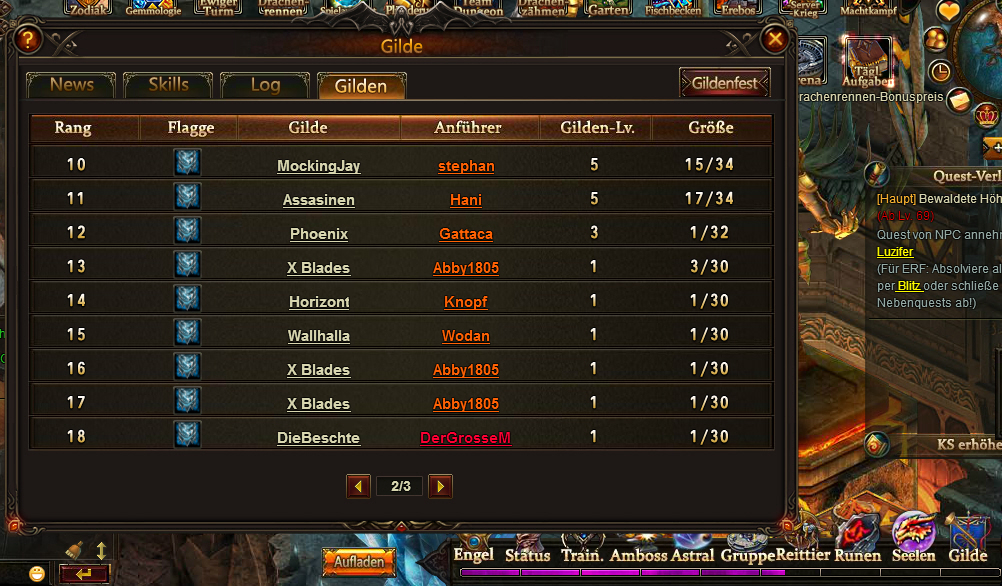1002x586 pixels.
Task: Open the MockingJay guild link
Action: pos(318,166)
